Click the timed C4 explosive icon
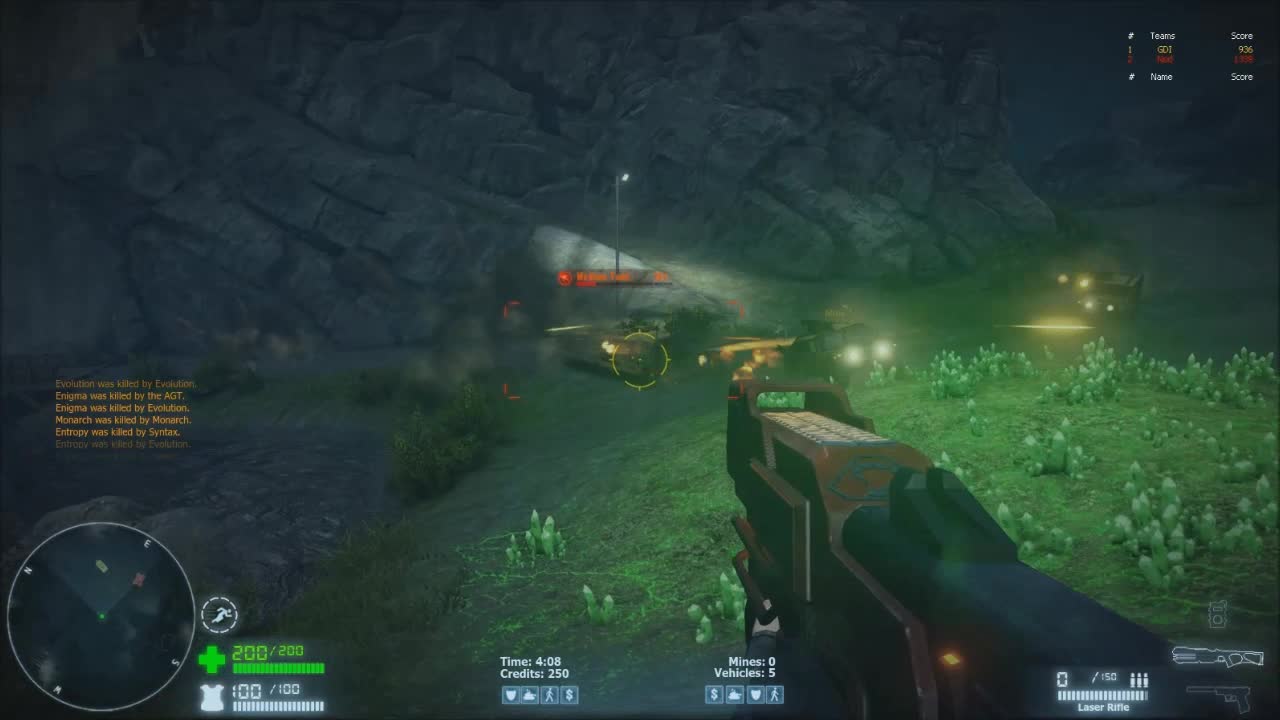Viewport: 1280px width, 720px height. (x=1219, y=613)
